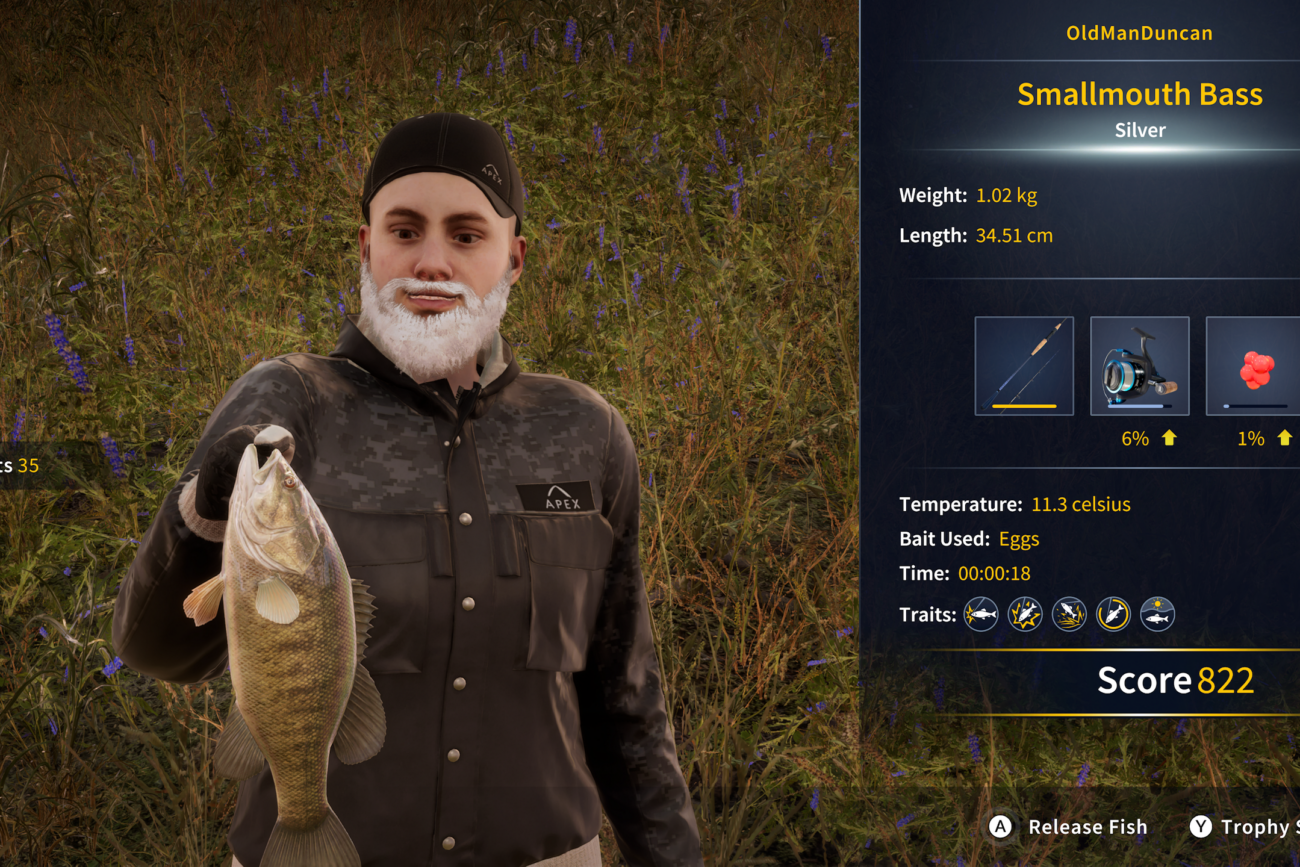The height and width of the screenshot is (867, 1300).
Task: Click the fish-in-weeds trait icon
Action: 1069,614
